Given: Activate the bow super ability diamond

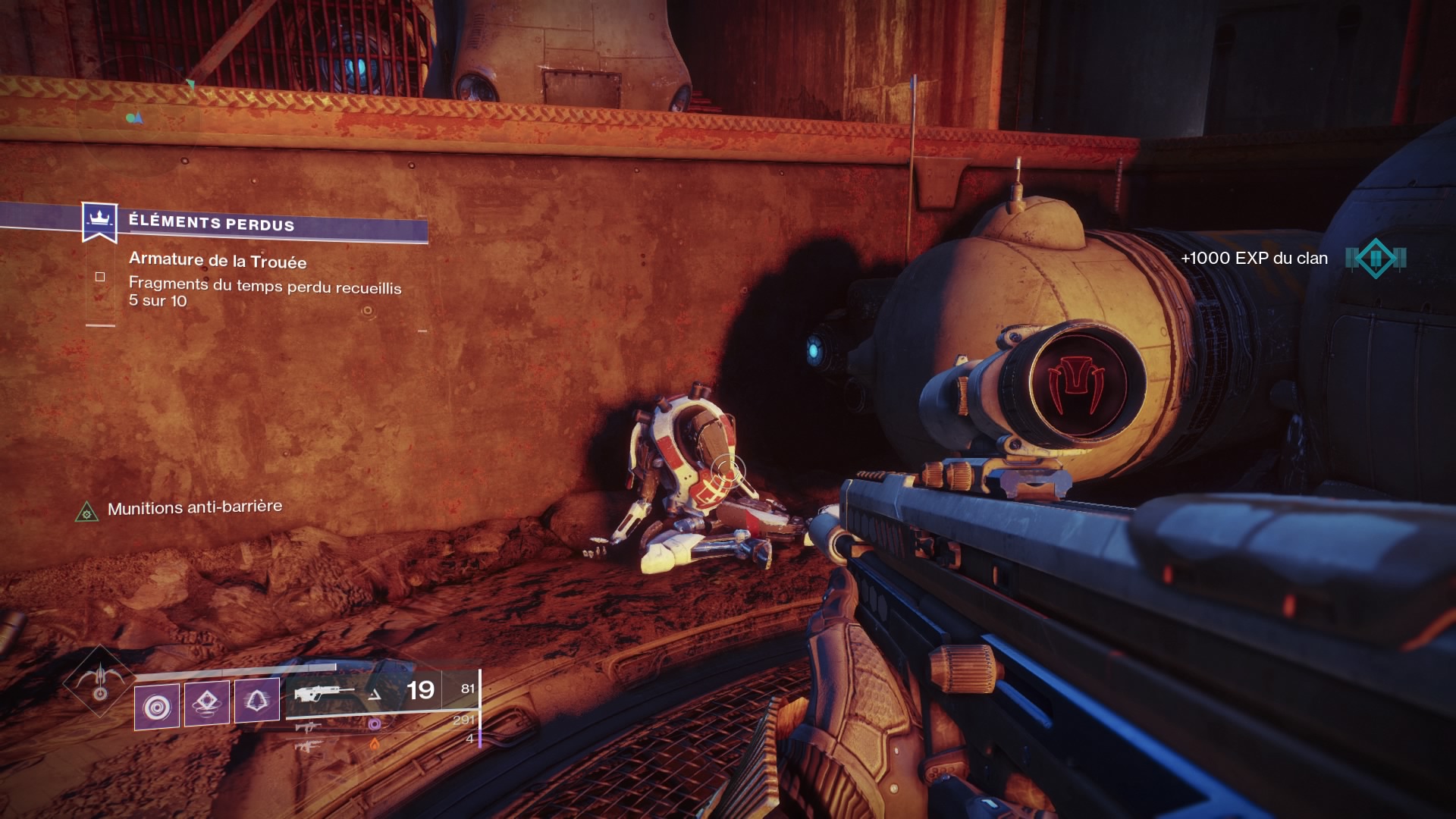Looking at the screenshot, I should [x=99, y=680].
